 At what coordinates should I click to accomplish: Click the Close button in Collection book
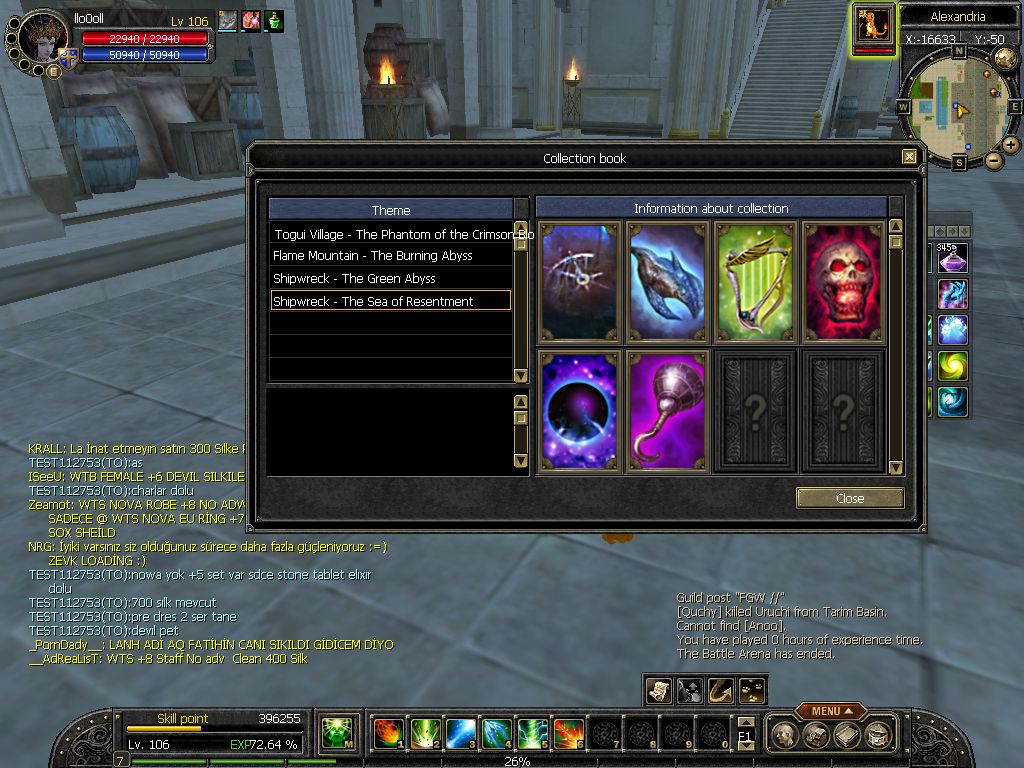tap(850, 498)
